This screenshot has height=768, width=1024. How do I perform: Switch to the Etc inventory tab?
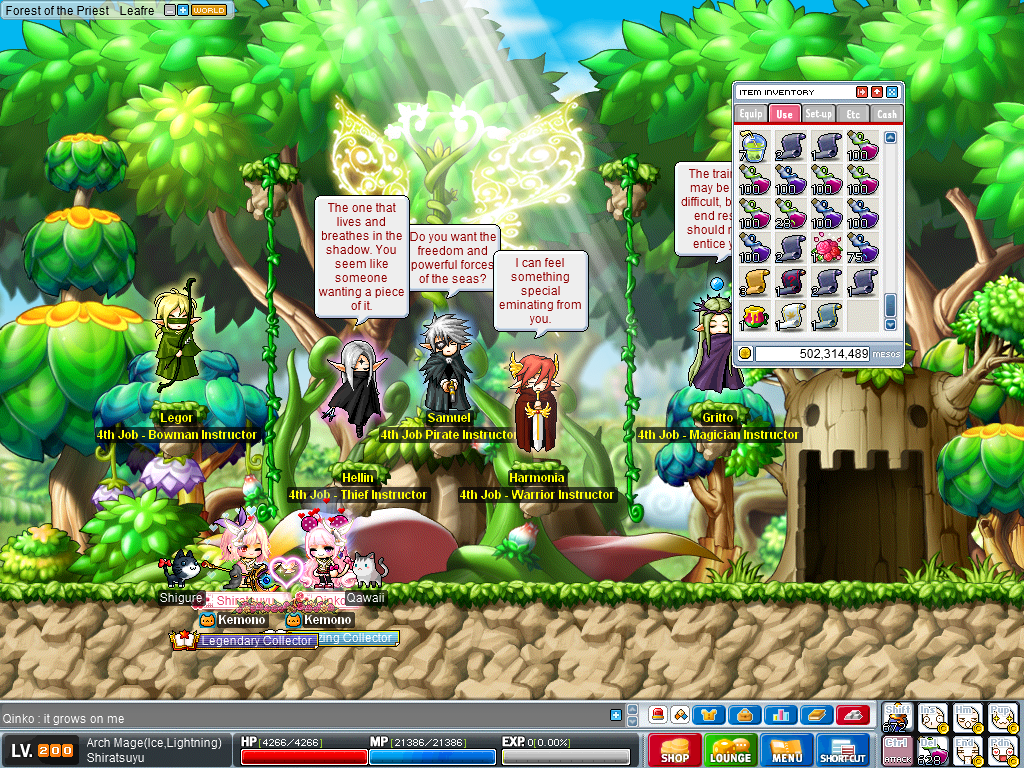(853, 114)
